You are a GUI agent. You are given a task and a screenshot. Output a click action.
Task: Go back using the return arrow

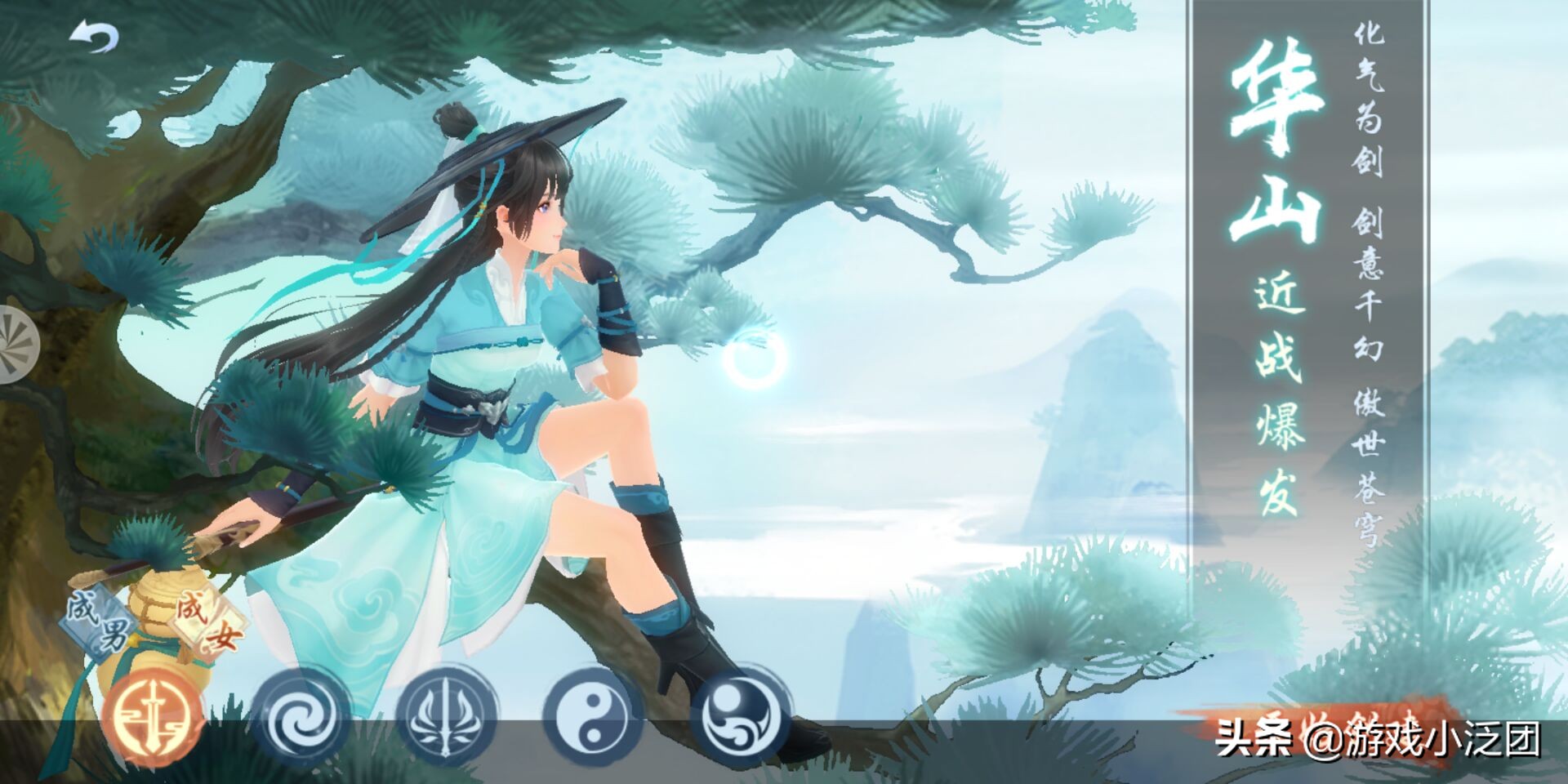tap(95, 37)
